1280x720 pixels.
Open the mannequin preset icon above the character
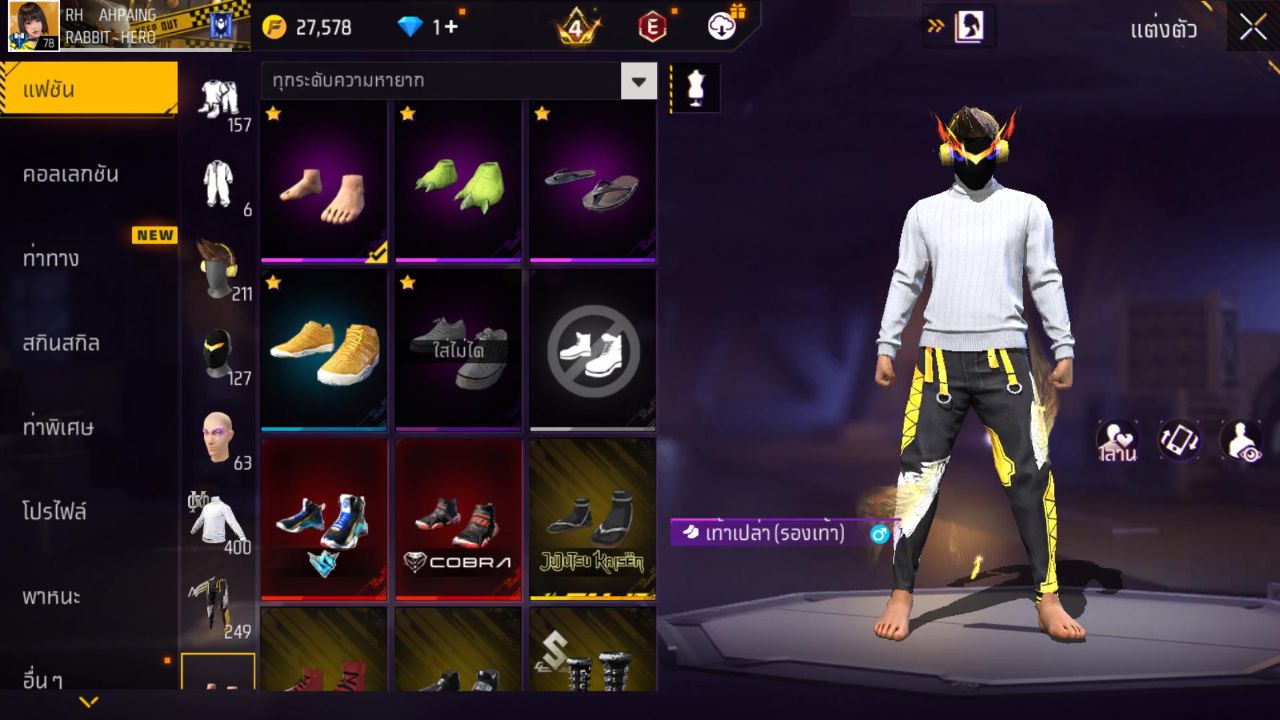tap(694, 88)
